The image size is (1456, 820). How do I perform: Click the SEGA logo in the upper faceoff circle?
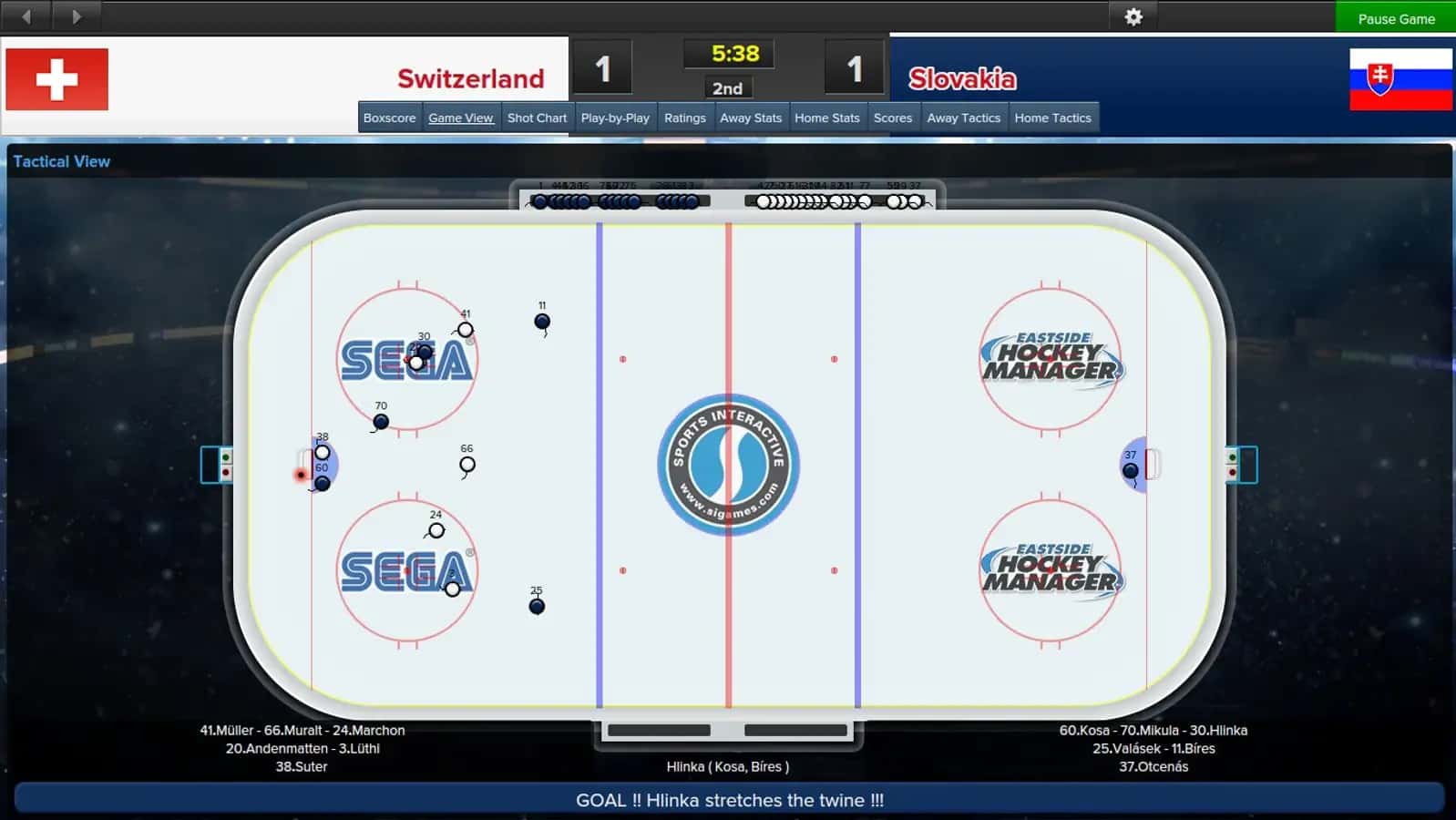click(x=405, y=361)
